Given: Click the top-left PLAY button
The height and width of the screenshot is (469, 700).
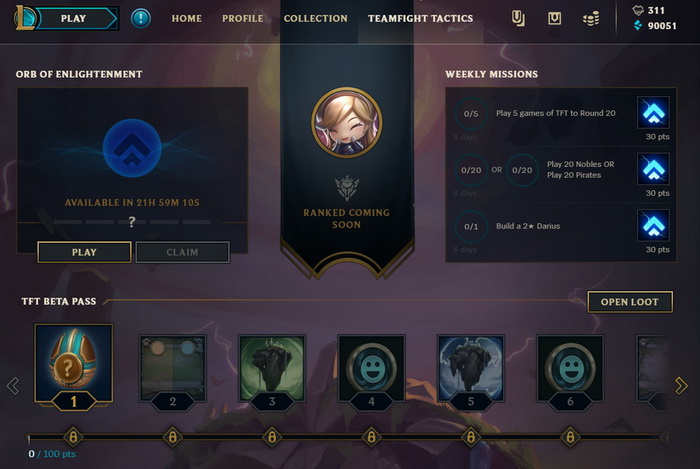Looking at the screenshot, I should pos(73,18).
